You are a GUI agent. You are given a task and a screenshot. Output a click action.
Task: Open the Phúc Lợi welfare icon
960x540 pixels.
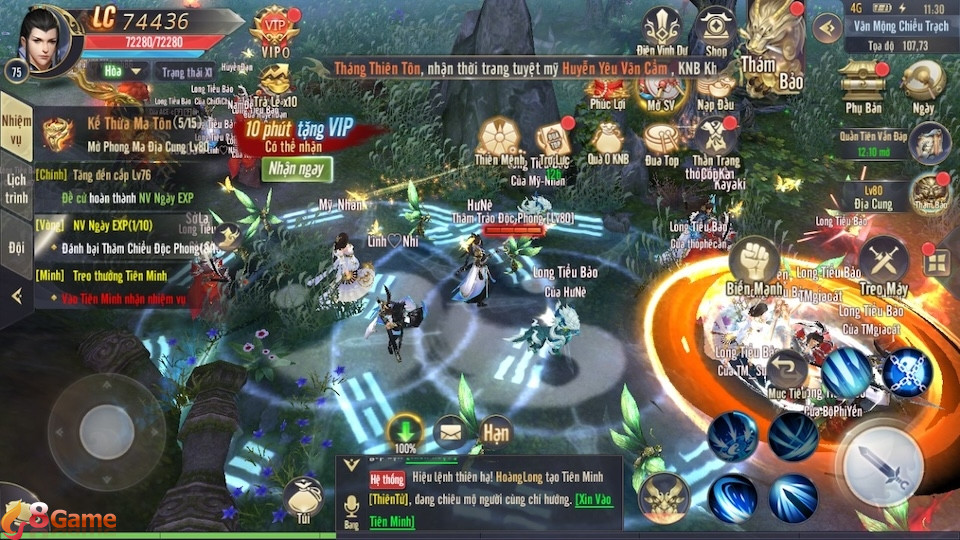(607, 88)
